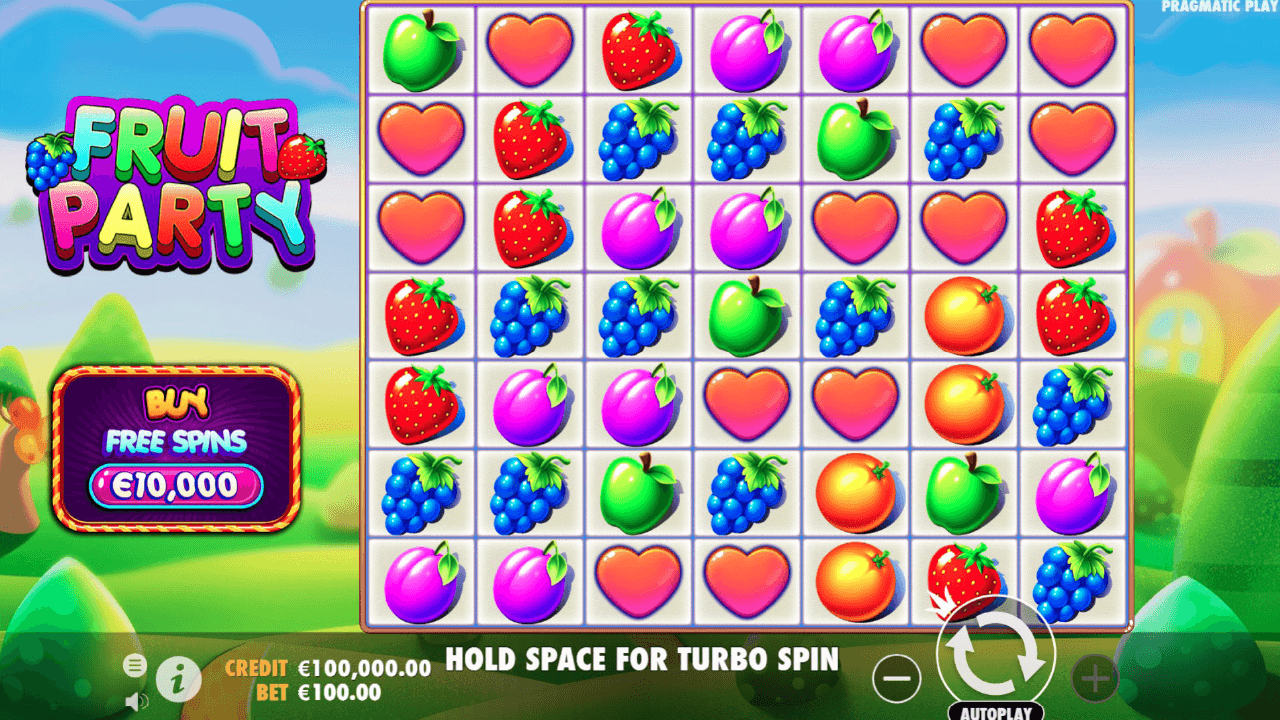Screen dimensions: 1280x720
Task: Click the minus icon to lower bet
Action: pyautogui.click(x=897, y=679)
